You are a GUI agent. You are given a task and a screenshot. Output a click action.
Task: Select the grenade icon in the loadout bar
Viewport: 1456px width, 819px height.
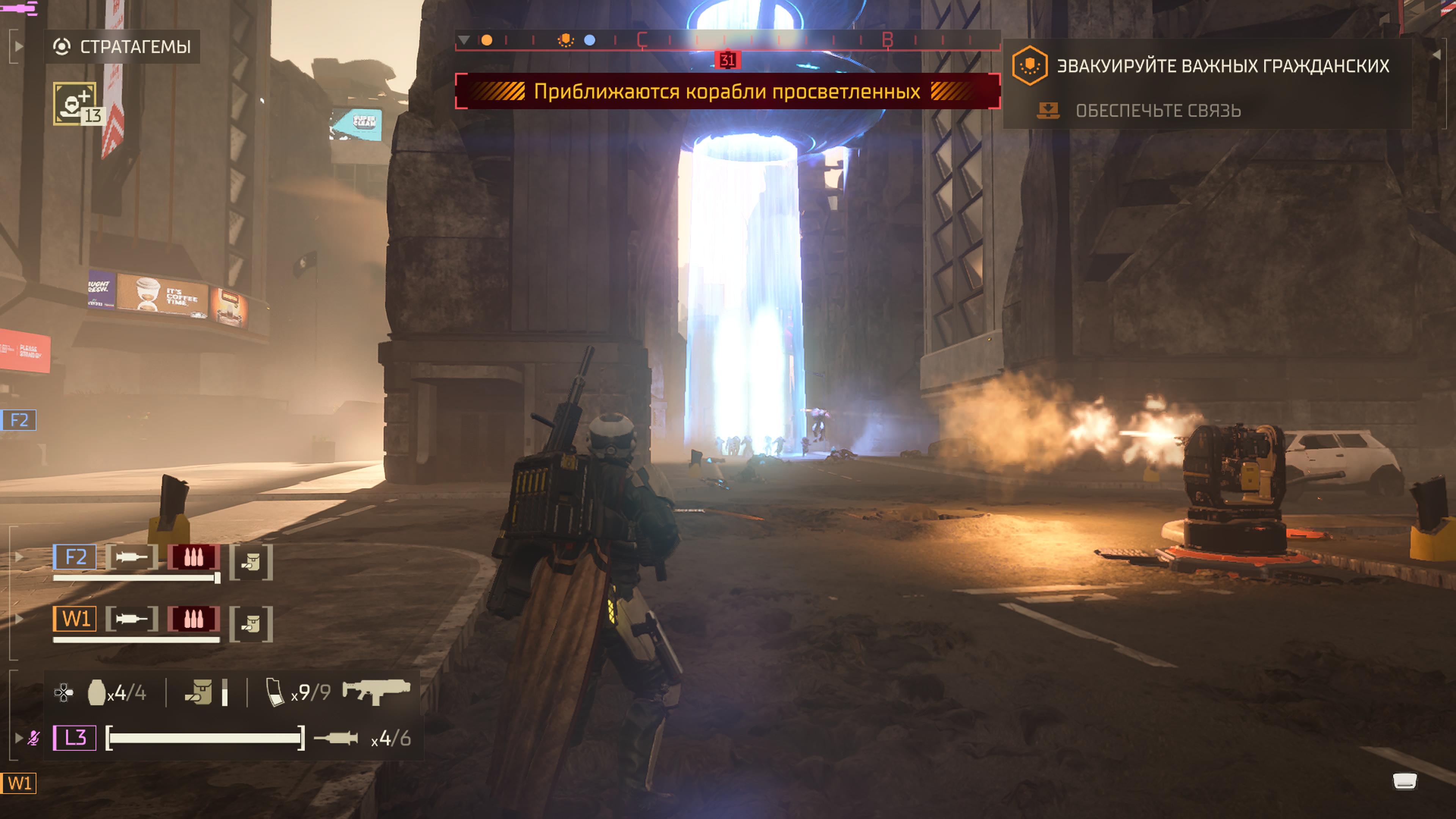pos(97,692)
